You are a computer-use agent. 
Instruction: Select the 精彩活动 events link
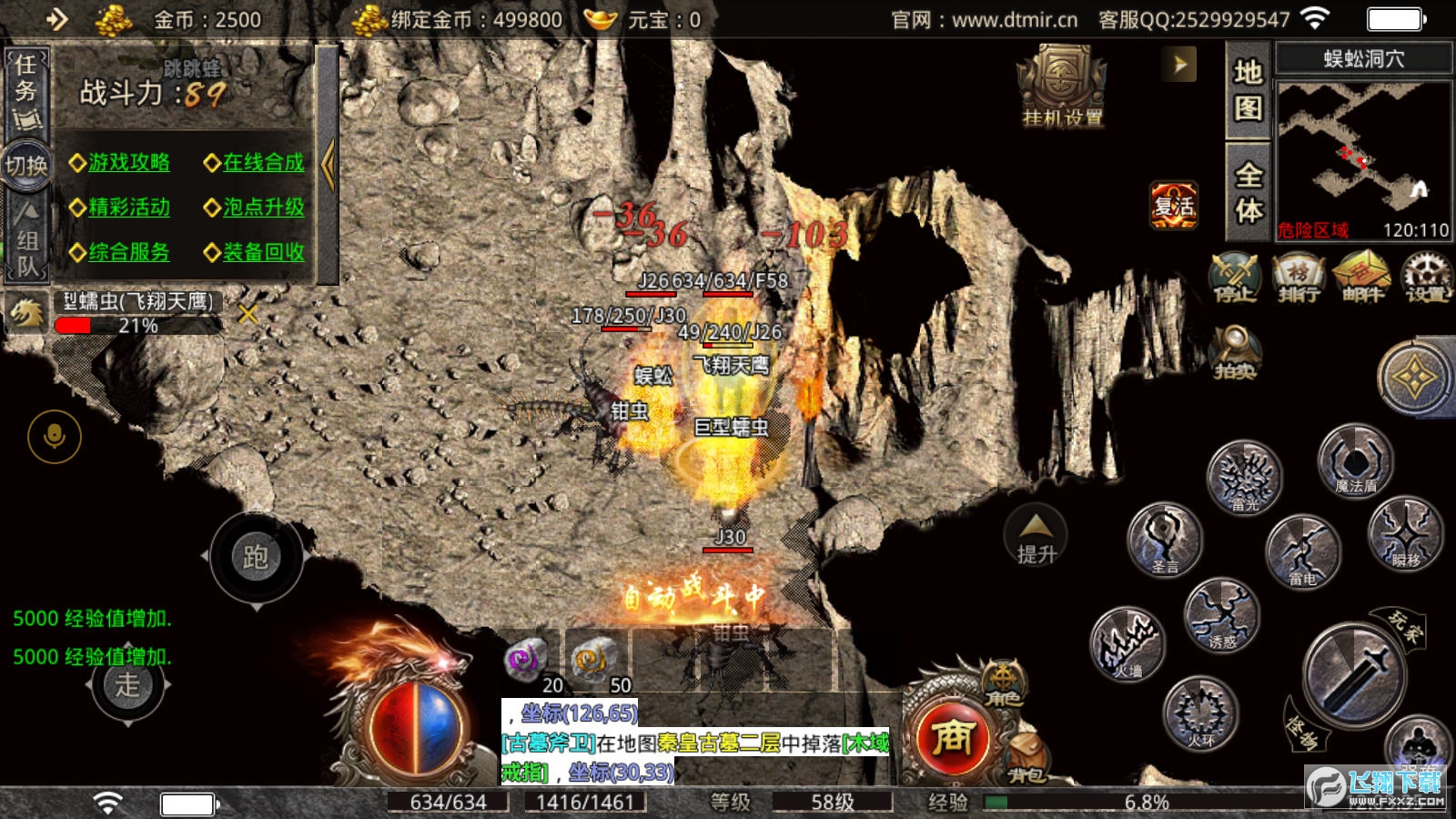click(128, 207)
